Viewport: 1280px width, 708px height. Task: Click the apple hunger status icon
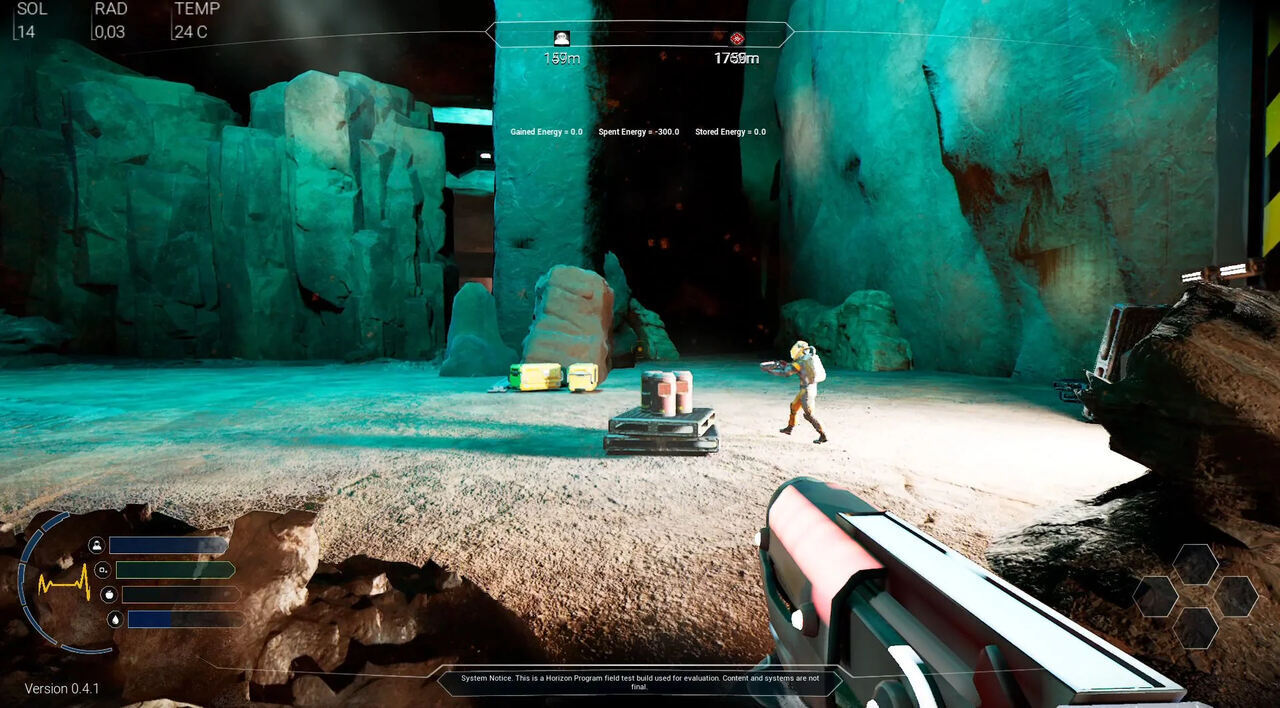click(109, 594)
